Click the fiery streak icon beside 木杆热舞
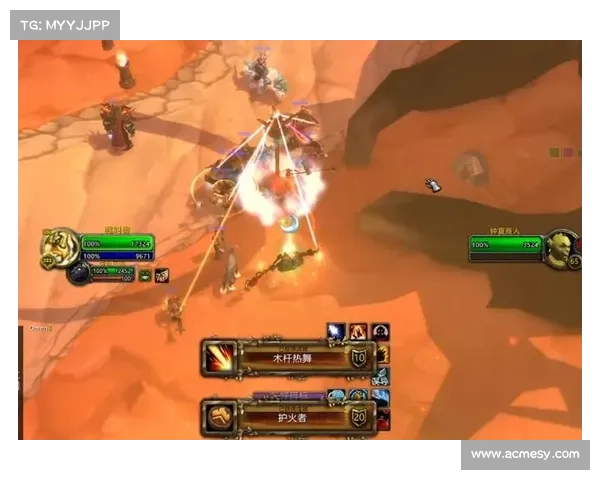This screenshot has height=480, width=600. point(219,358)
